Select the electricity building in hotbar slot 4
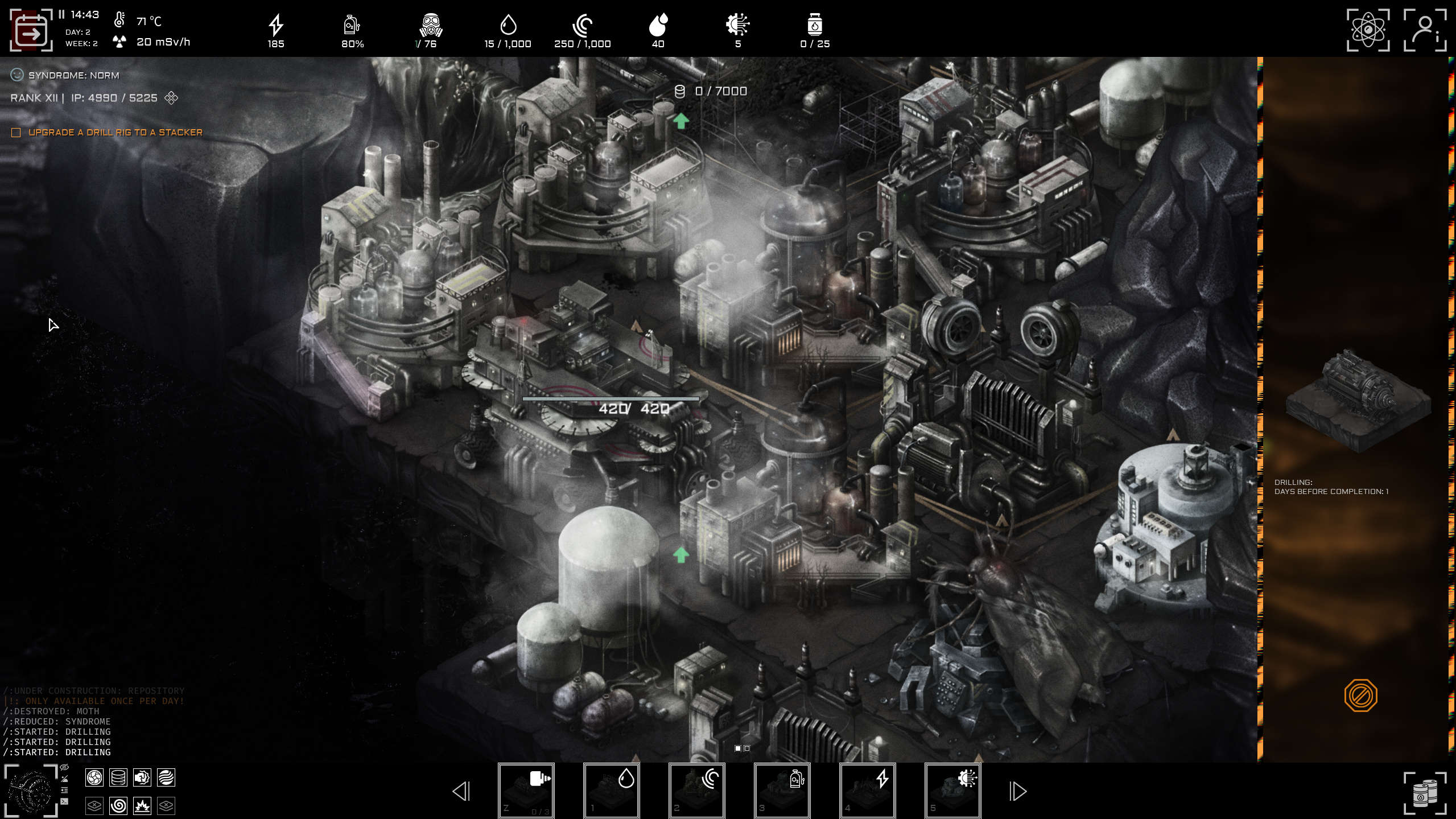Screen dimensions: 1456x819 [868, 790]
